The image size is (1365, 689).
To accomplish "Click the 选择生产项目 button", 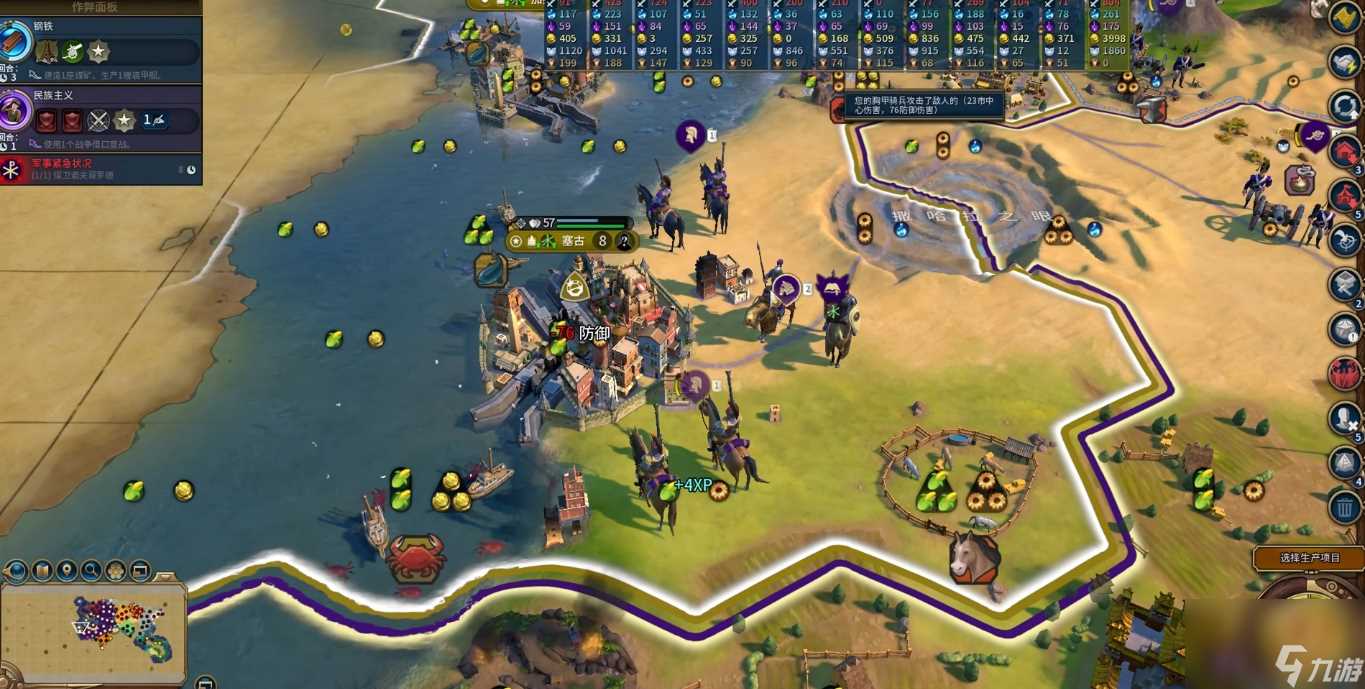I will pyautogui.click(x=1309, y=558).
